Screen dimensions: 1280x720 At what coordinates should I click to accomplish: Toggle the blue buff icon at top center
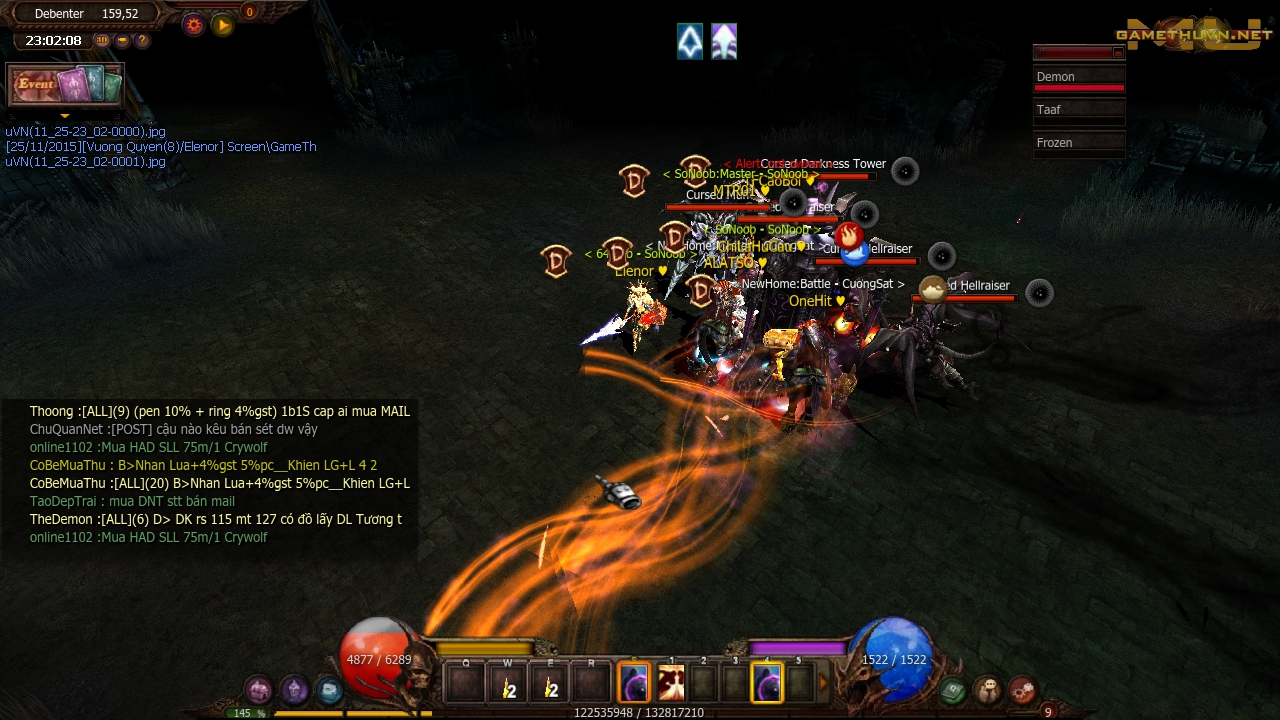[x=690, y=42]
